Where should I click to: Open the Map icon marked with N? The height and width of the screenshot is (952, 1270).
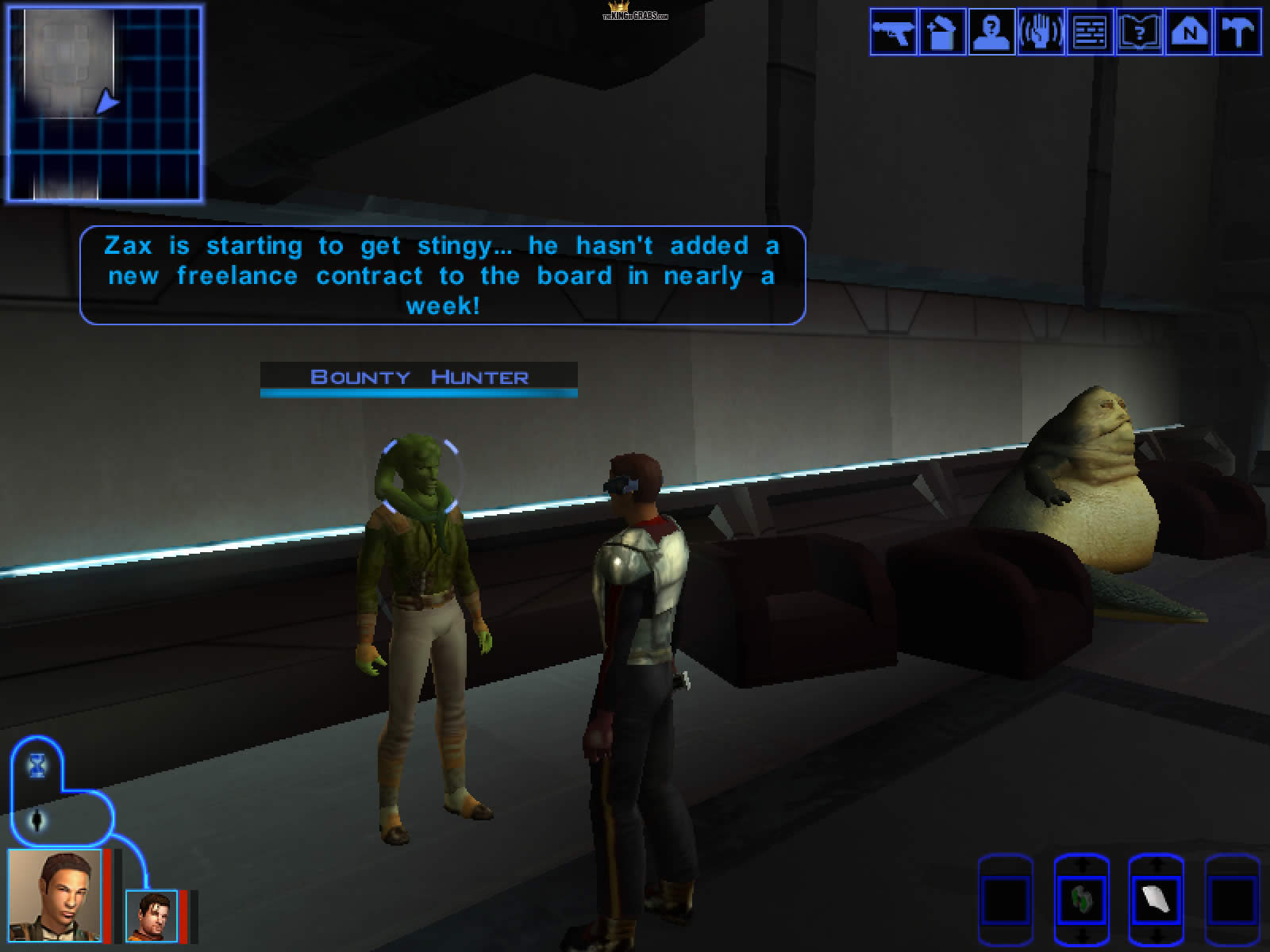pyautogui.click(x=1188, y=33)
